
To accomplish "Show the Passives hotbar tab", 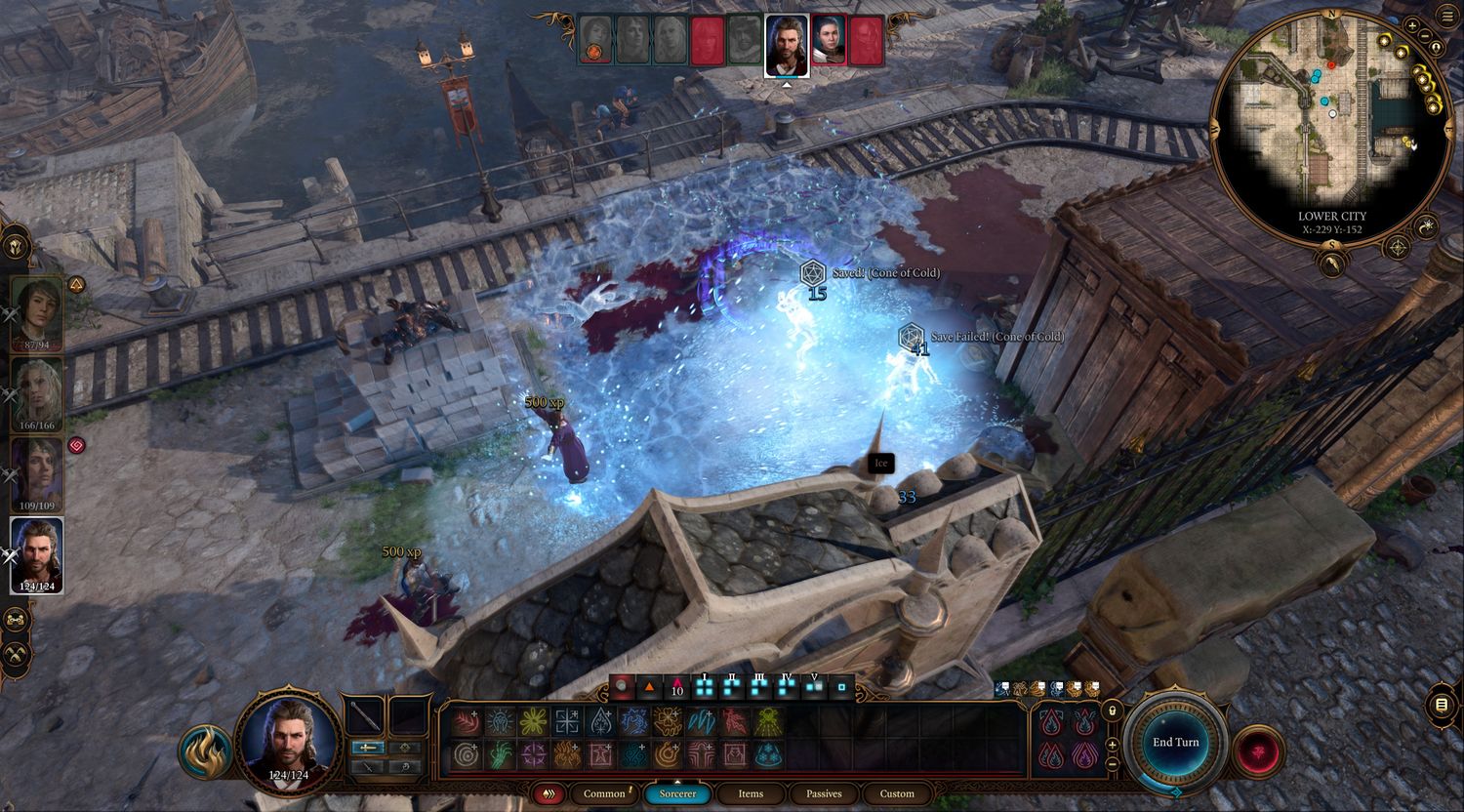I will pyautogui.click(x=824, y=793).
